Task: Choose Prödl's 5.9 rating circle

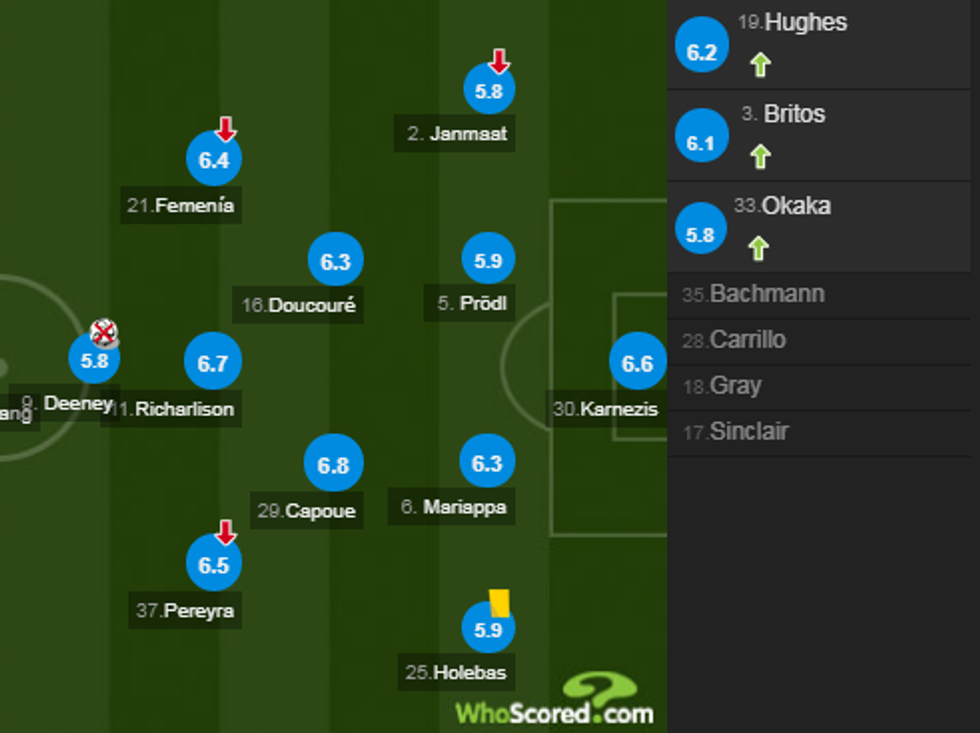Action: (488, 260)
